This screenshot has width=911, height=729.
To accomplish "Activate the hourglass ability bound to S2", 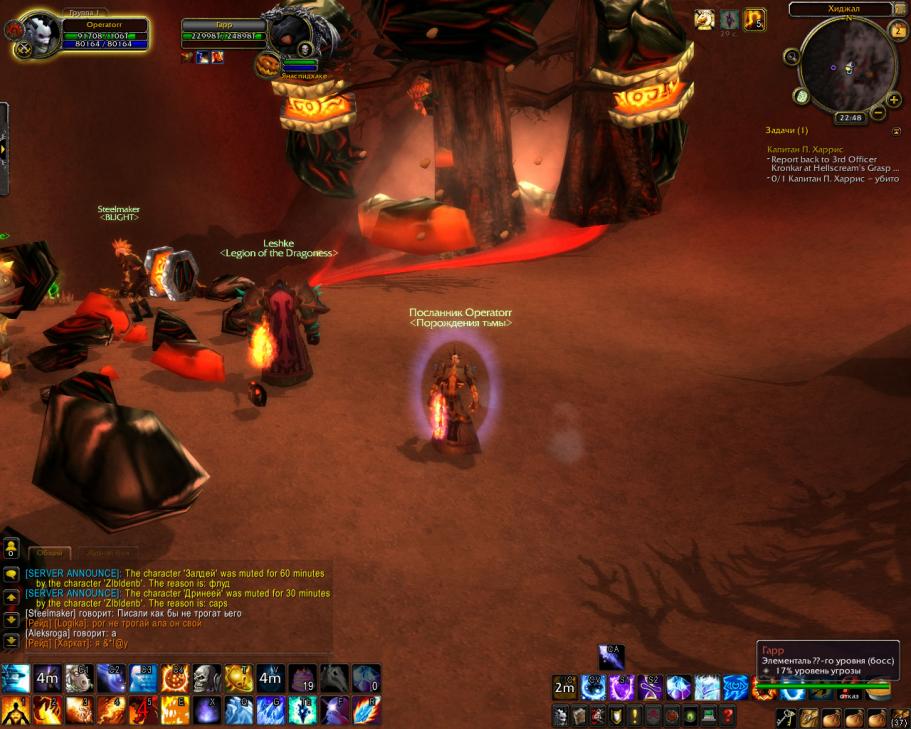I will click(x=651, y=687).
